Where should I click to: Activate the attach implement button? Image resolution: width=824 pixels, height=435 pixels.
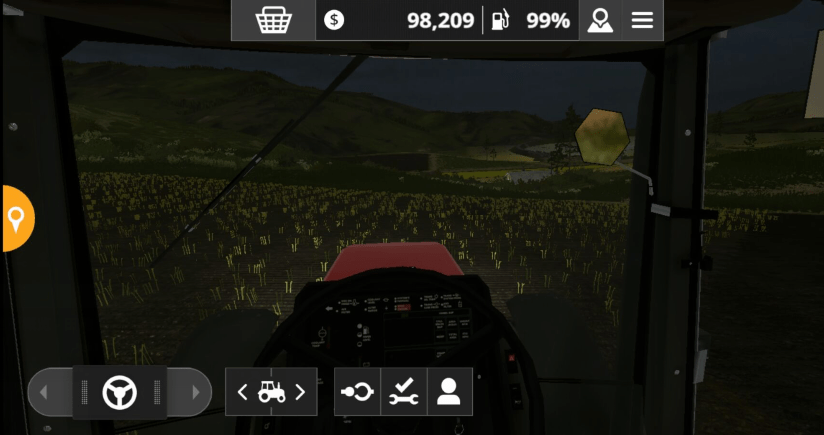[x=357, y=392]
